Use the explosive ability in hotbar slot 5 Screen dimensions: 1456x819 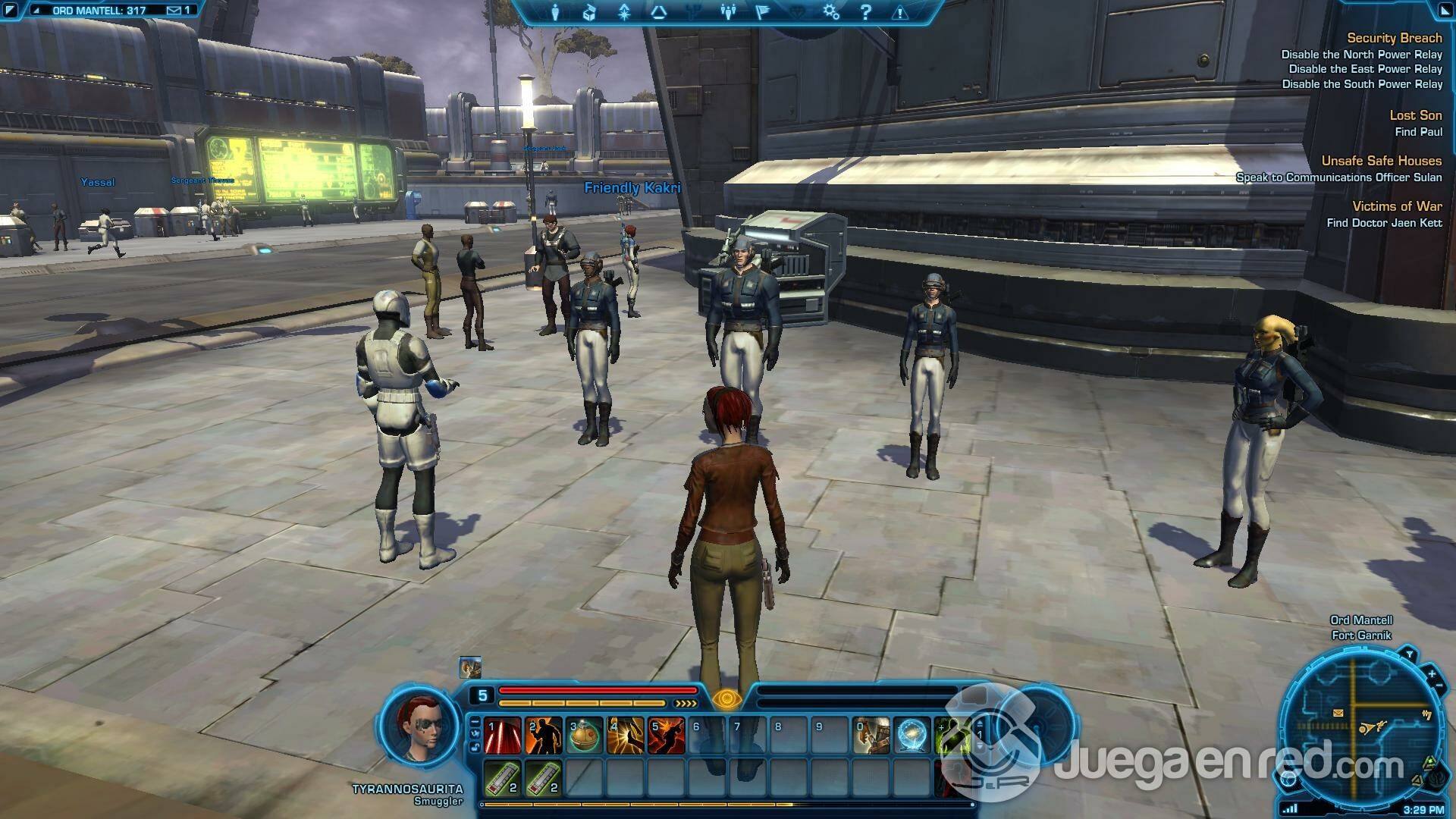point(667,736)
